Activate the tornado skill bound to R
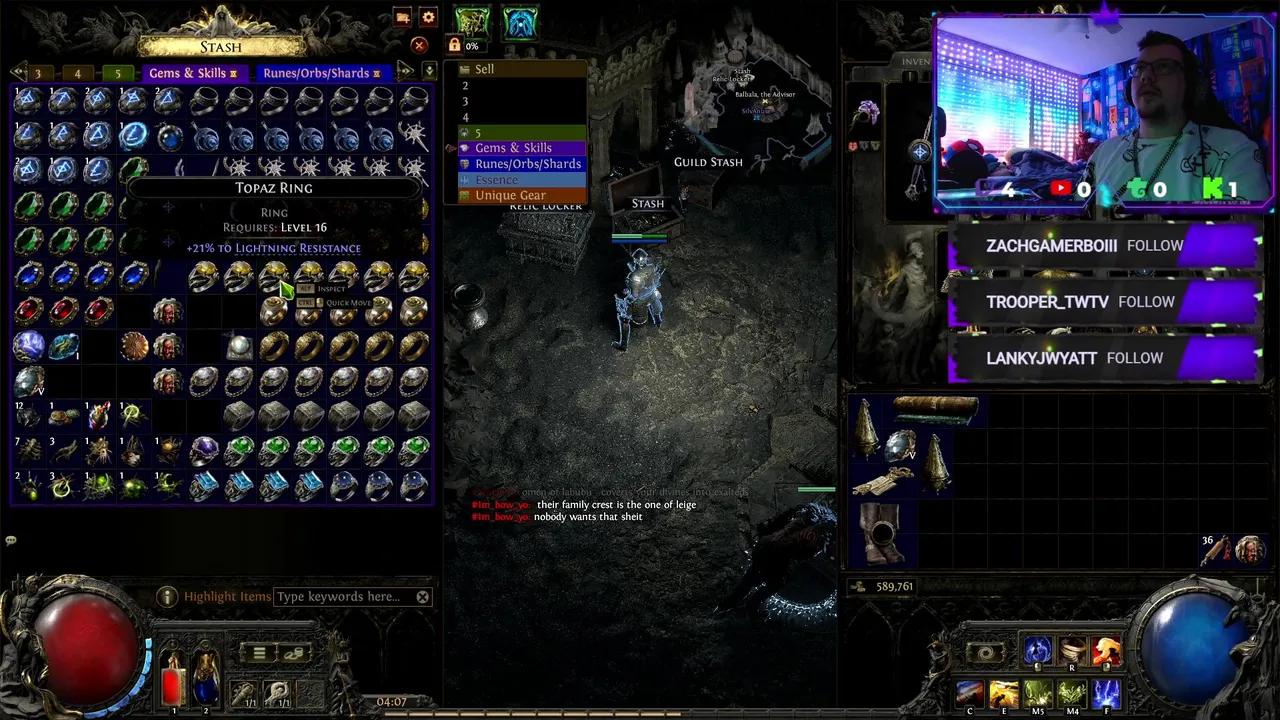 click(x=1071, y=650)
